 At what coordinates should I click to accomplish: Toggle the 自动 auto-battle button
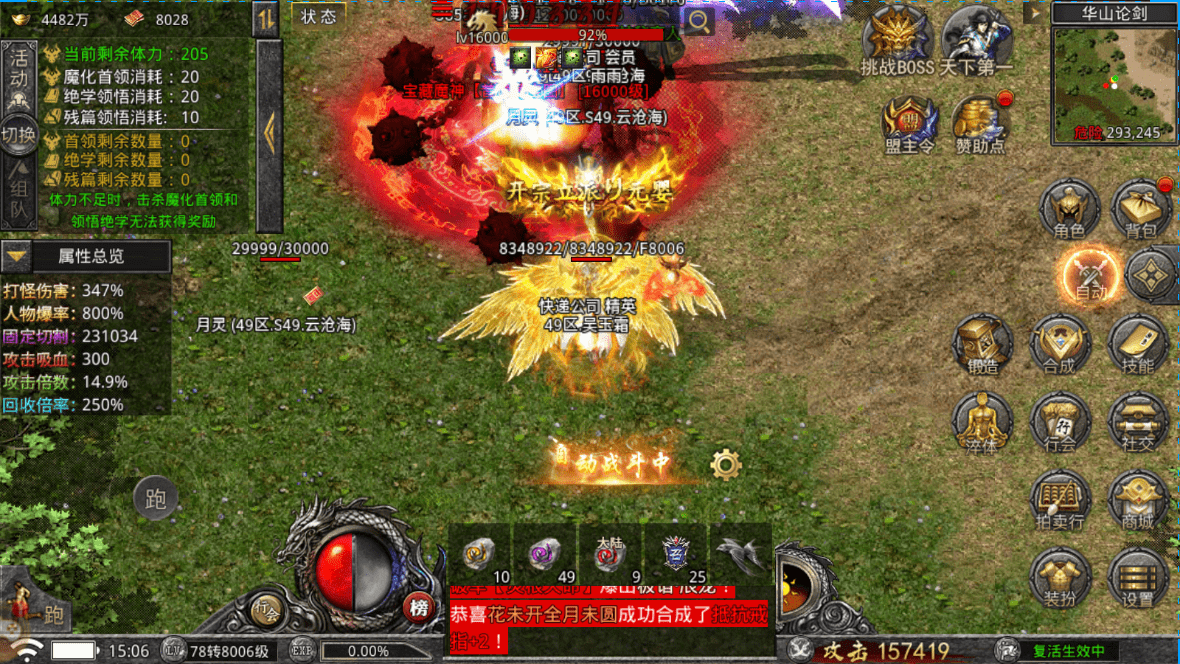(1089, 273)
